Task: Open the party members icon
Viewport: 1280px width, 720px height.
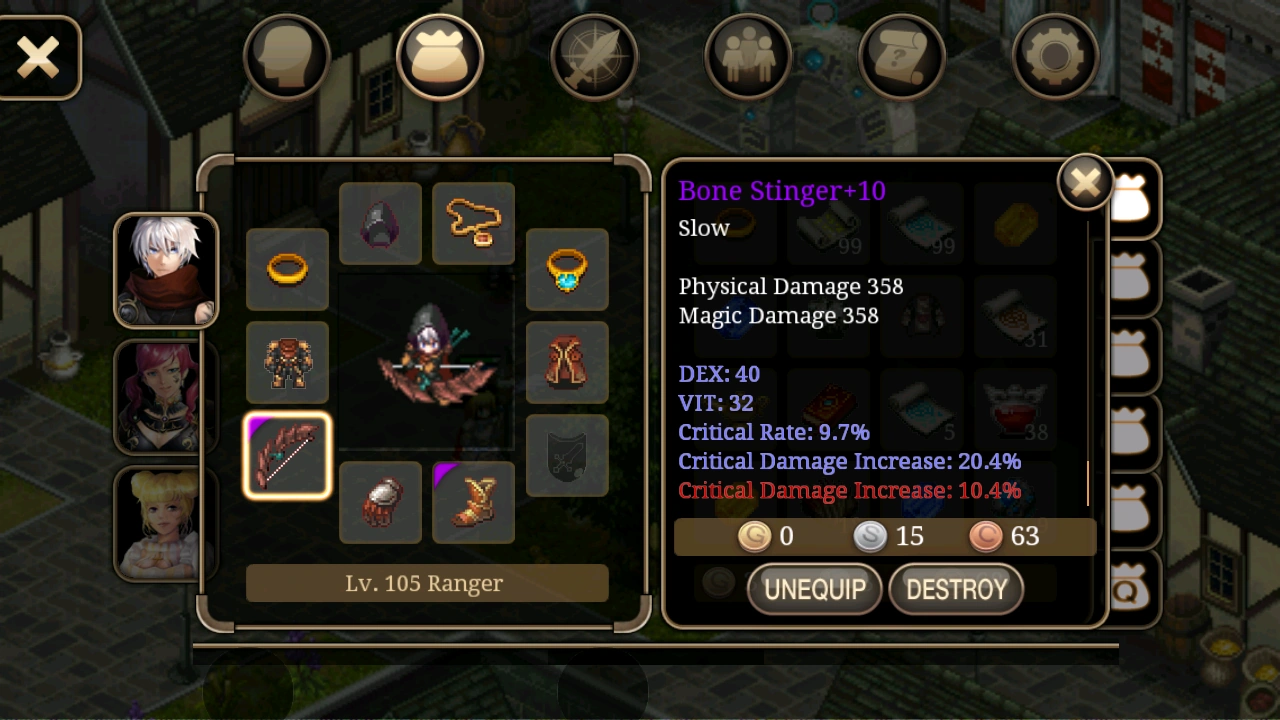Action: (748, 55)
